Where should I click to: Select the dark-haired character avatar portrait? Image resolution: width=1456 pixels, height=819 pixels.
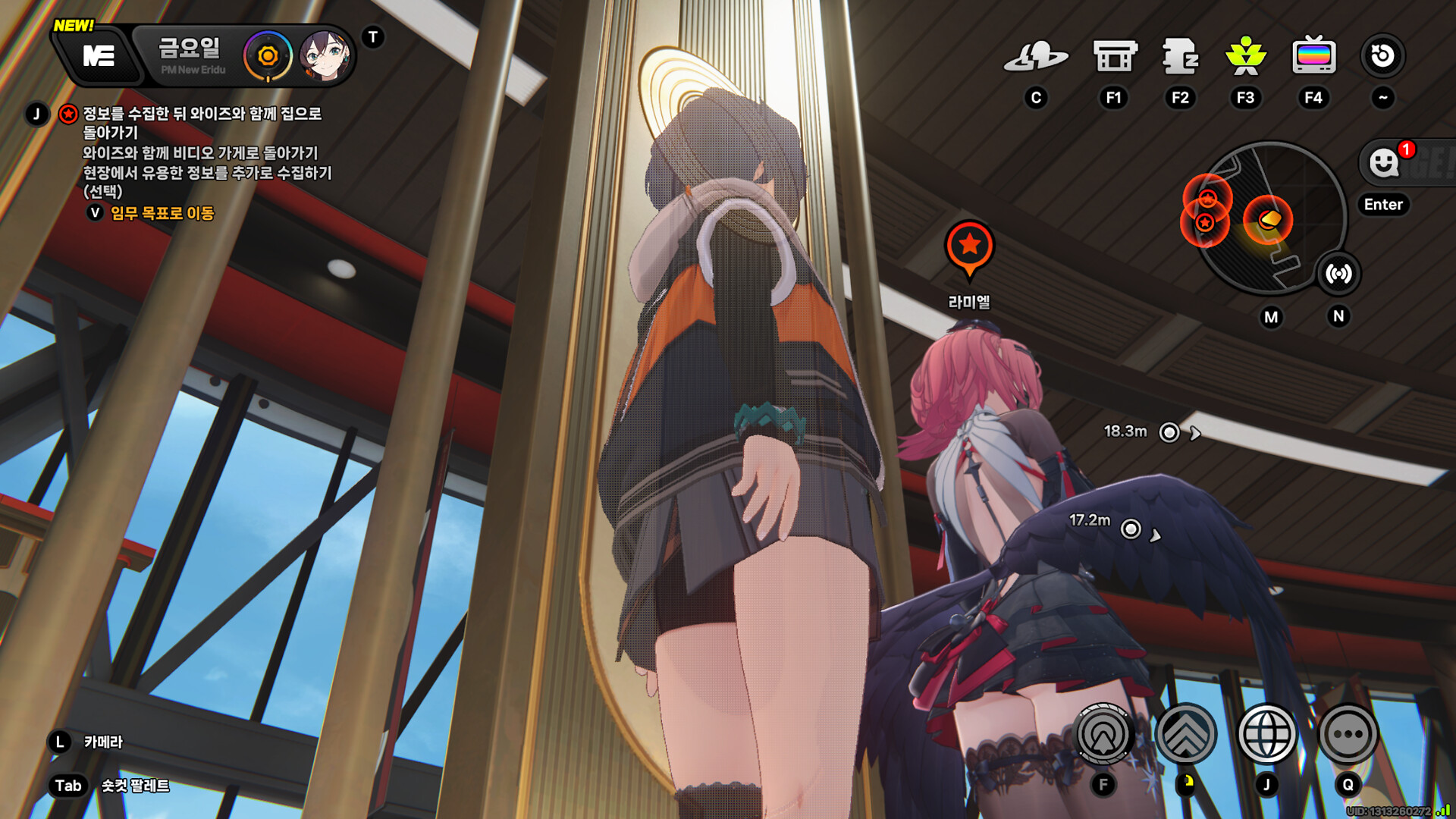click(325, 55)
